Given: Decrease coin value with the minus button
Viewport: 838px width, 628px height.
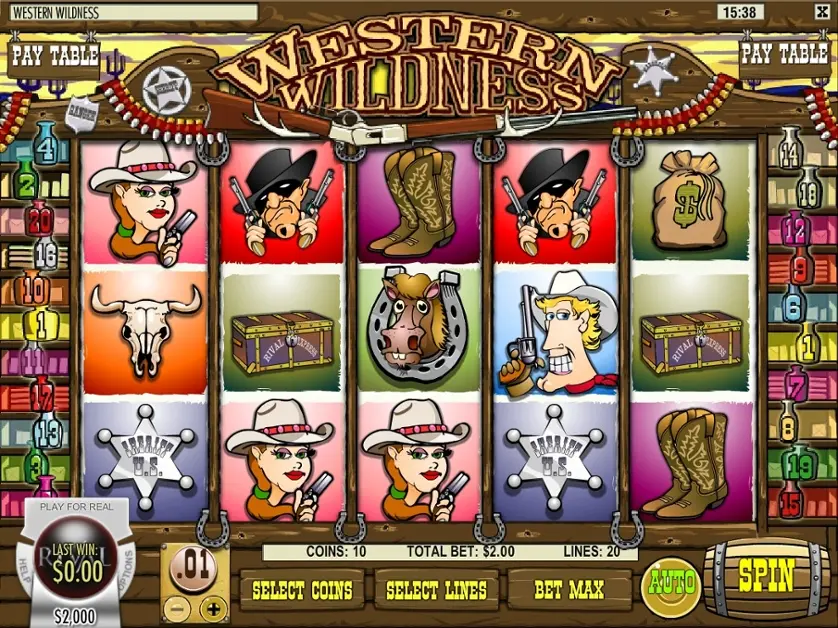Looking at the screenshot, I should click(175, 607).
